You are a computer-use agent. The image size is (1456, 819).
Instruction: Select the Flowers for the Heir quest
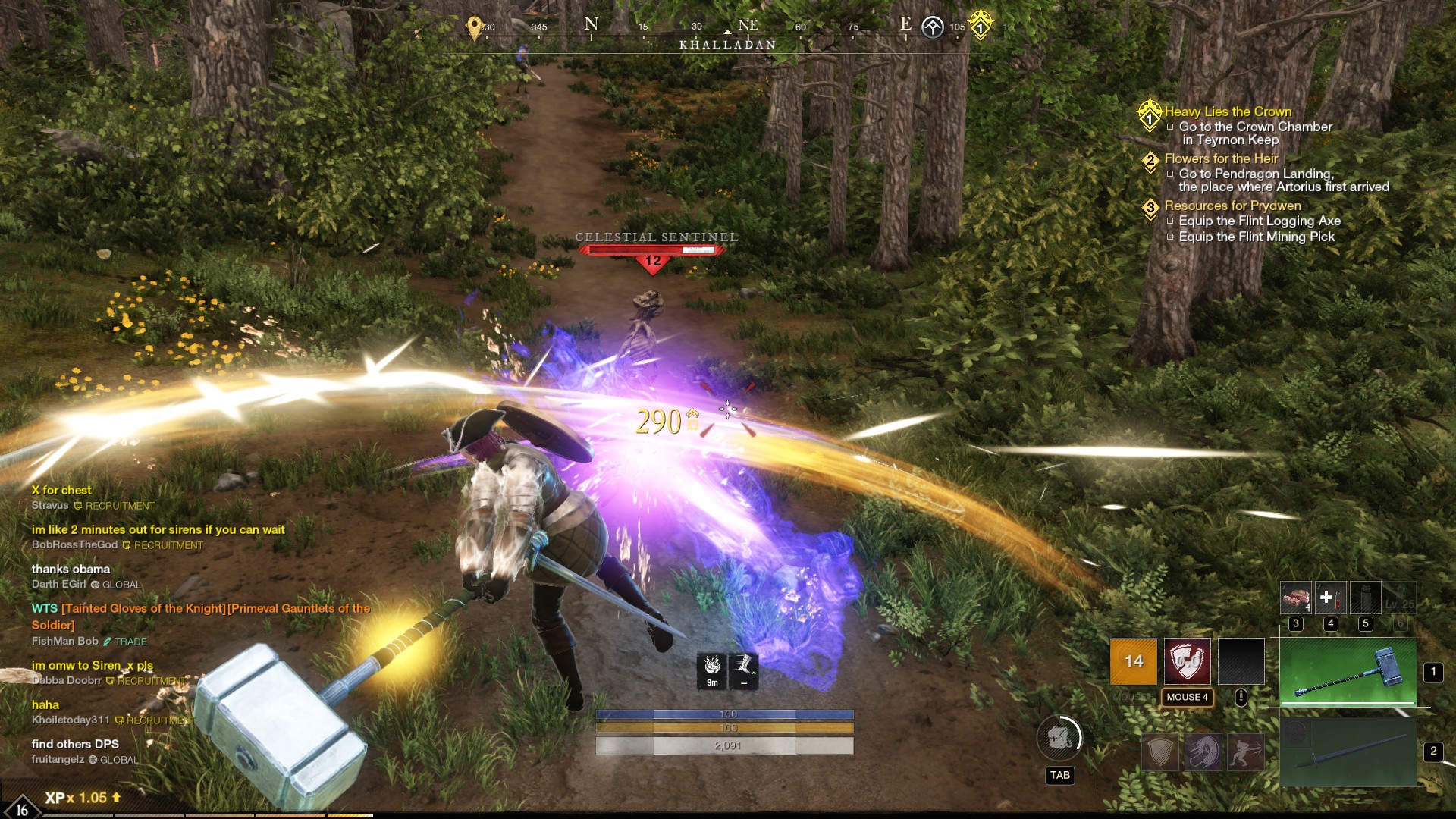(1221, 158)
